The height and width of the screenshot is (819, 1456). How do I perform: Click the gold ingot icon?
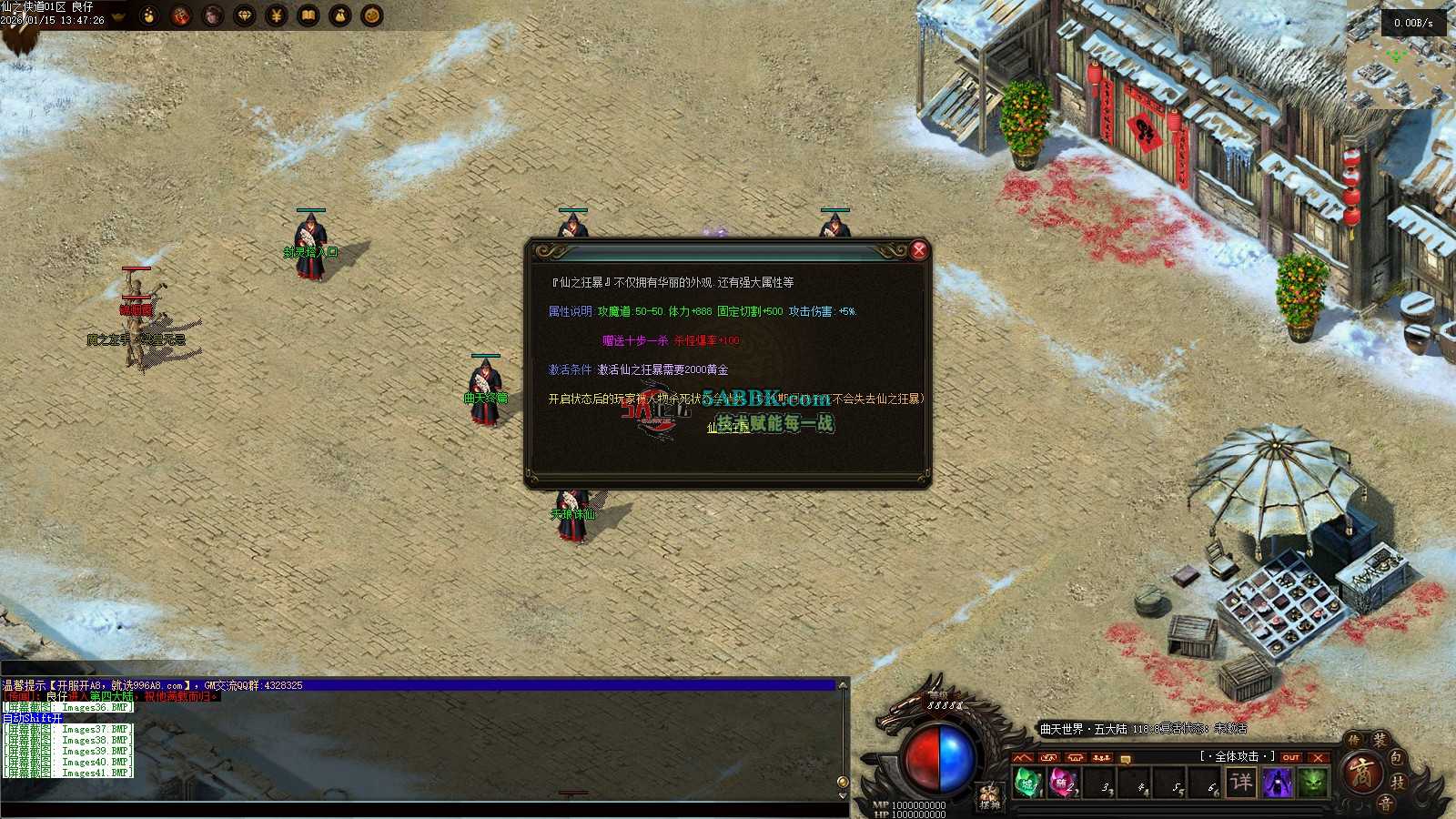point(117,15)
